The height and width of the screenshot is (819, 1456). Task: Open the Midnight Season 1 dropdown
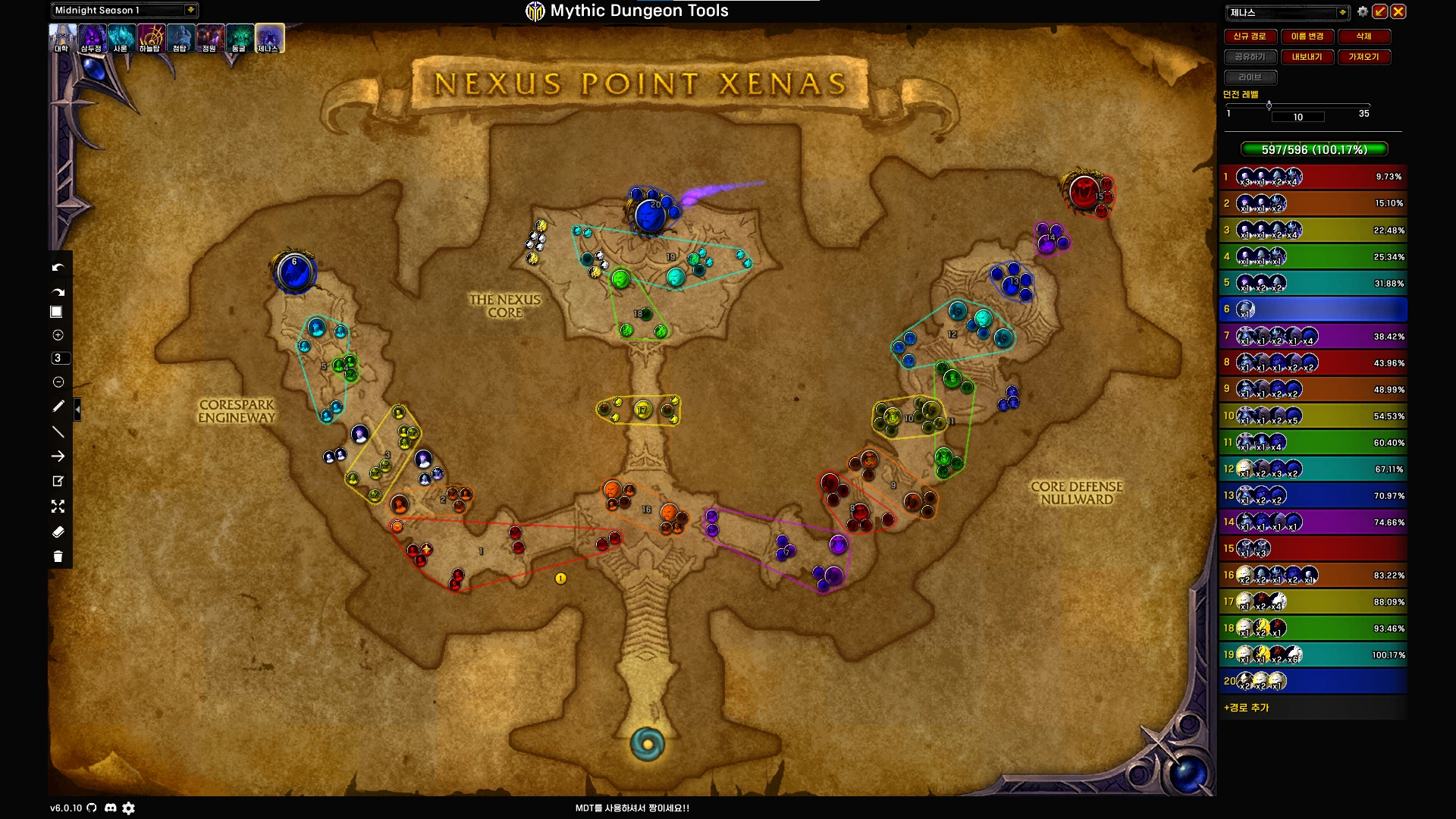point(190,10)
